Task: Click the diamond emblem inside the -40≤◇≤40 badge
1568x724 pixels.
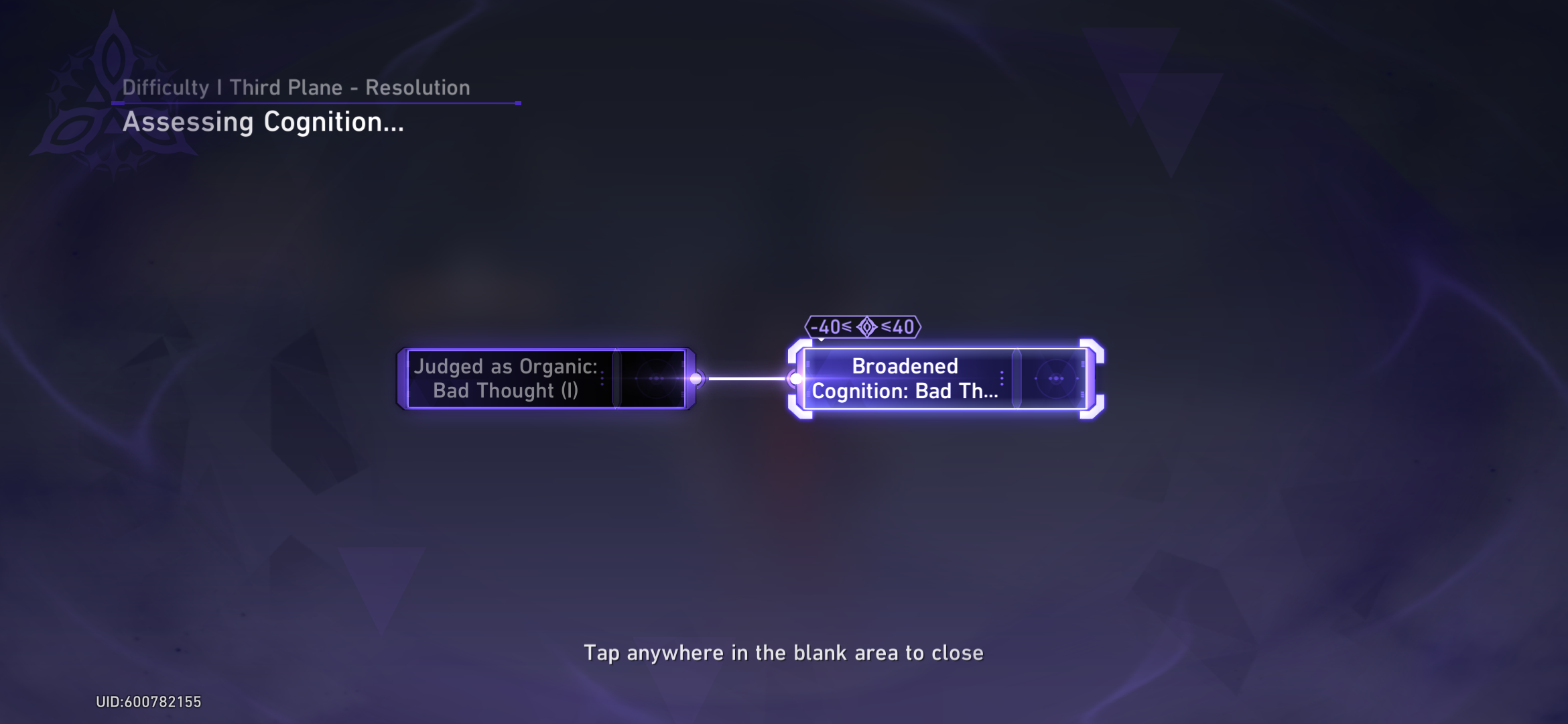Action: [867, 326]
